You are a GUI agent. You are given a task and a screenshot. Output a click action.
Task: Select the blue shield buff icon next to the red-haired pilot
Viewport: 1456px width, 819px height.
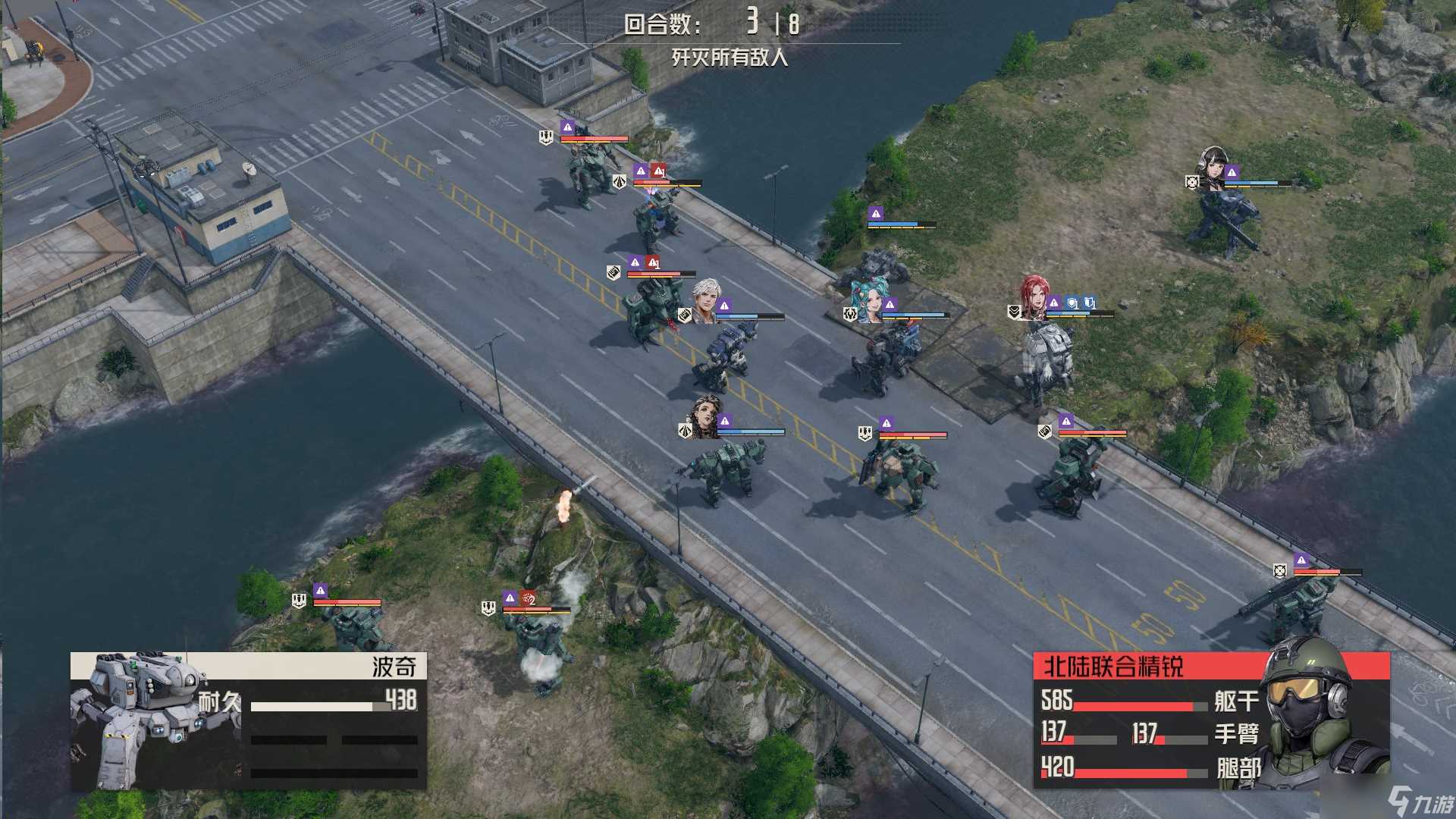(x=1072, y=303)
